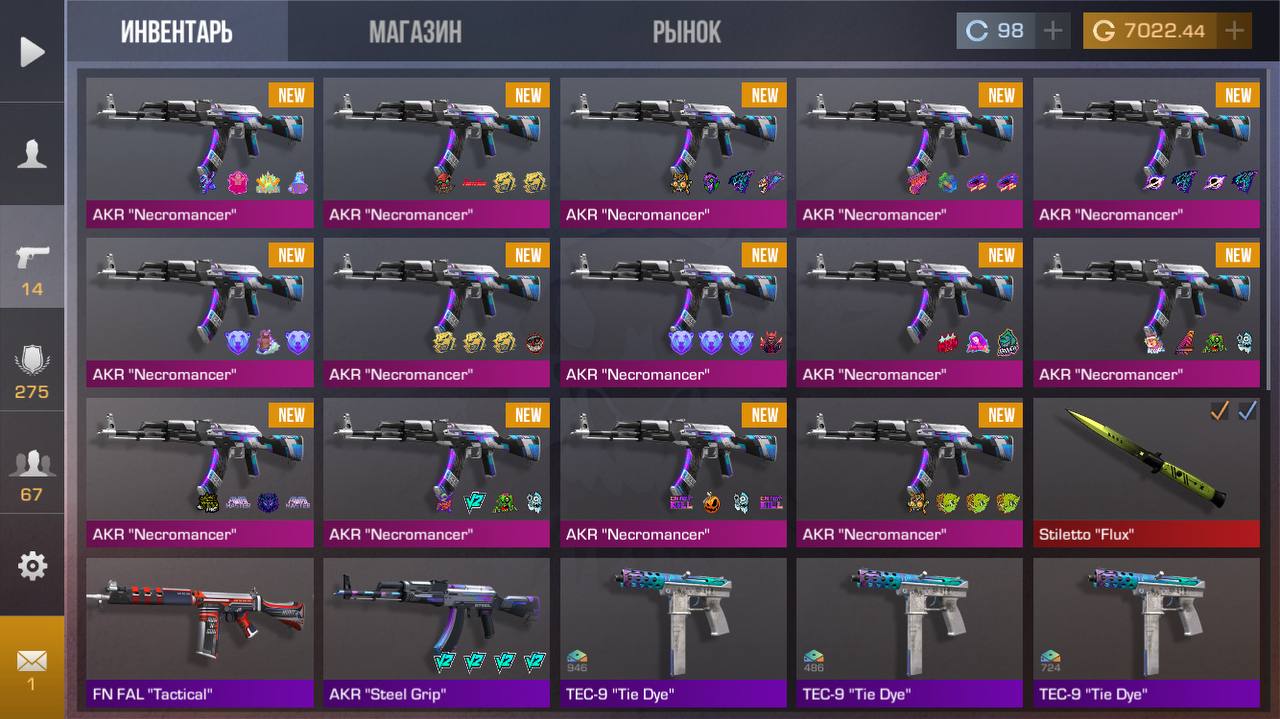
Task: Choose the TEC-9 "Tie Dye" numbered 724
Action: 1146,632
